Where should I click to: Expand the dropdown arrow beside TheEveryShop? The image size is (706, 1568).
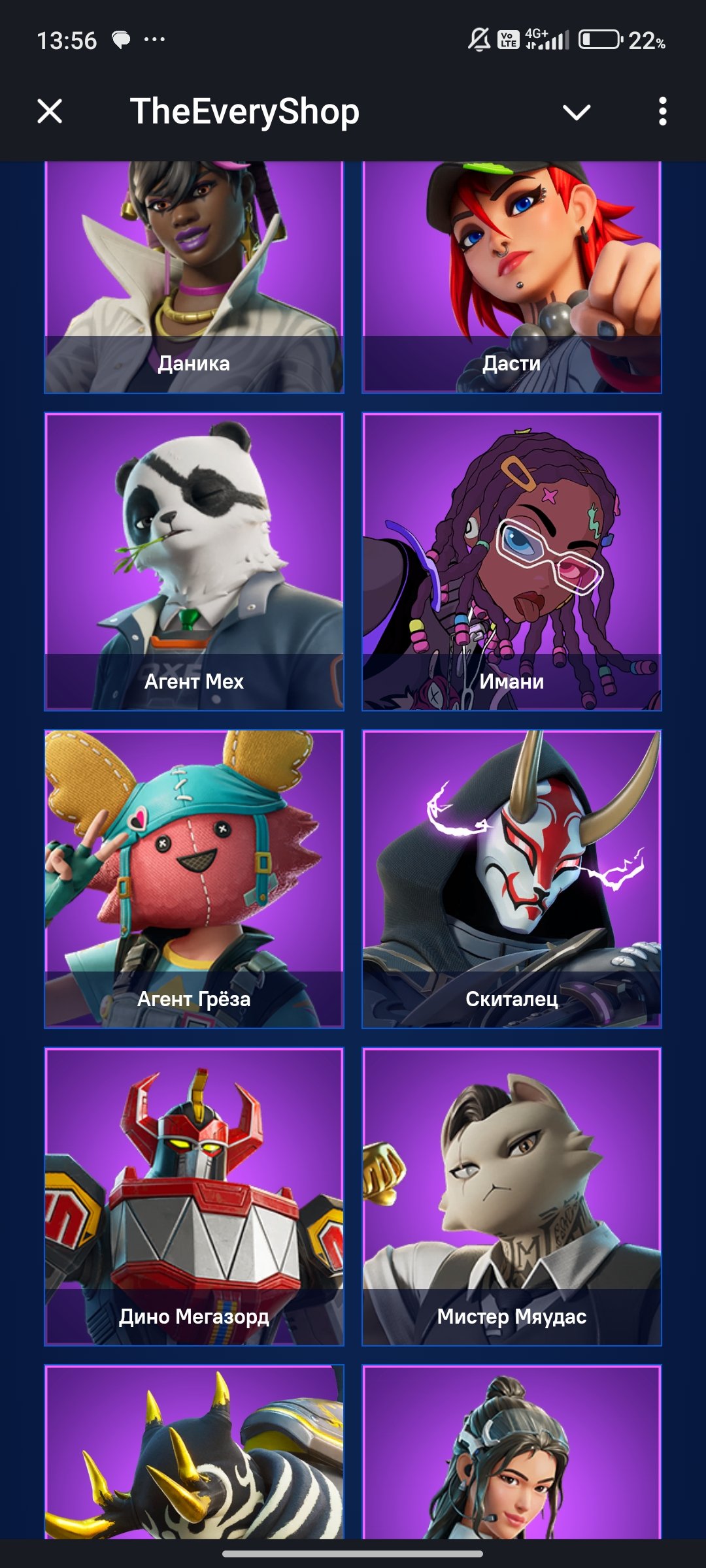point(576,112)
